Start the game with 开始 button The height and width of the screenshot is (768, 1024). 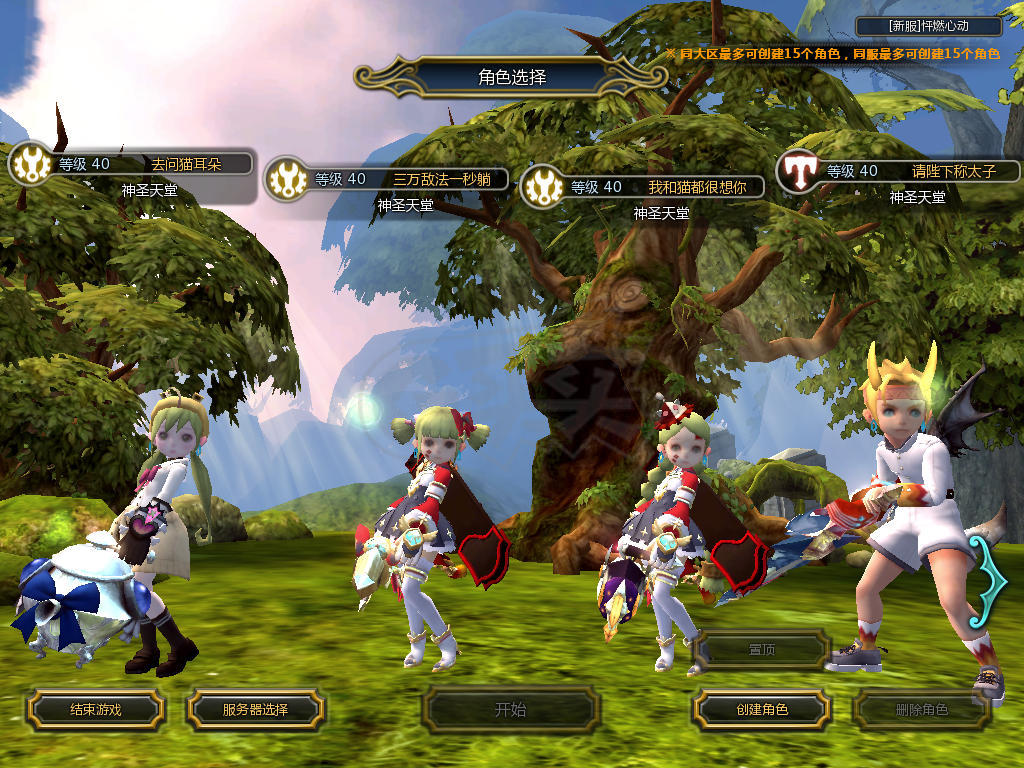(x=510, y=710)
